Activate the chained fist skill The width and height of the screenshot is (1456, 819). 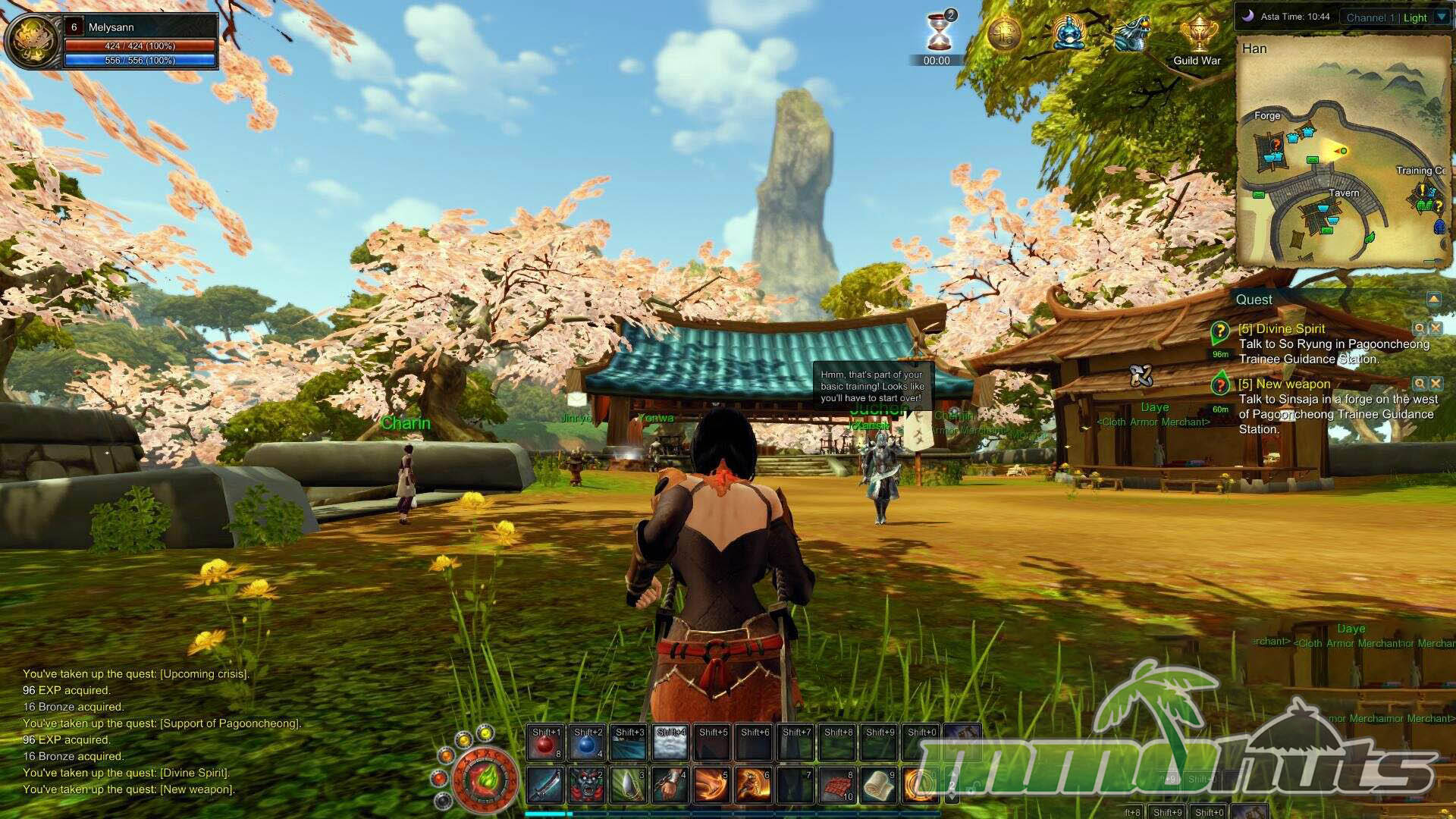(x=670, y=785)
